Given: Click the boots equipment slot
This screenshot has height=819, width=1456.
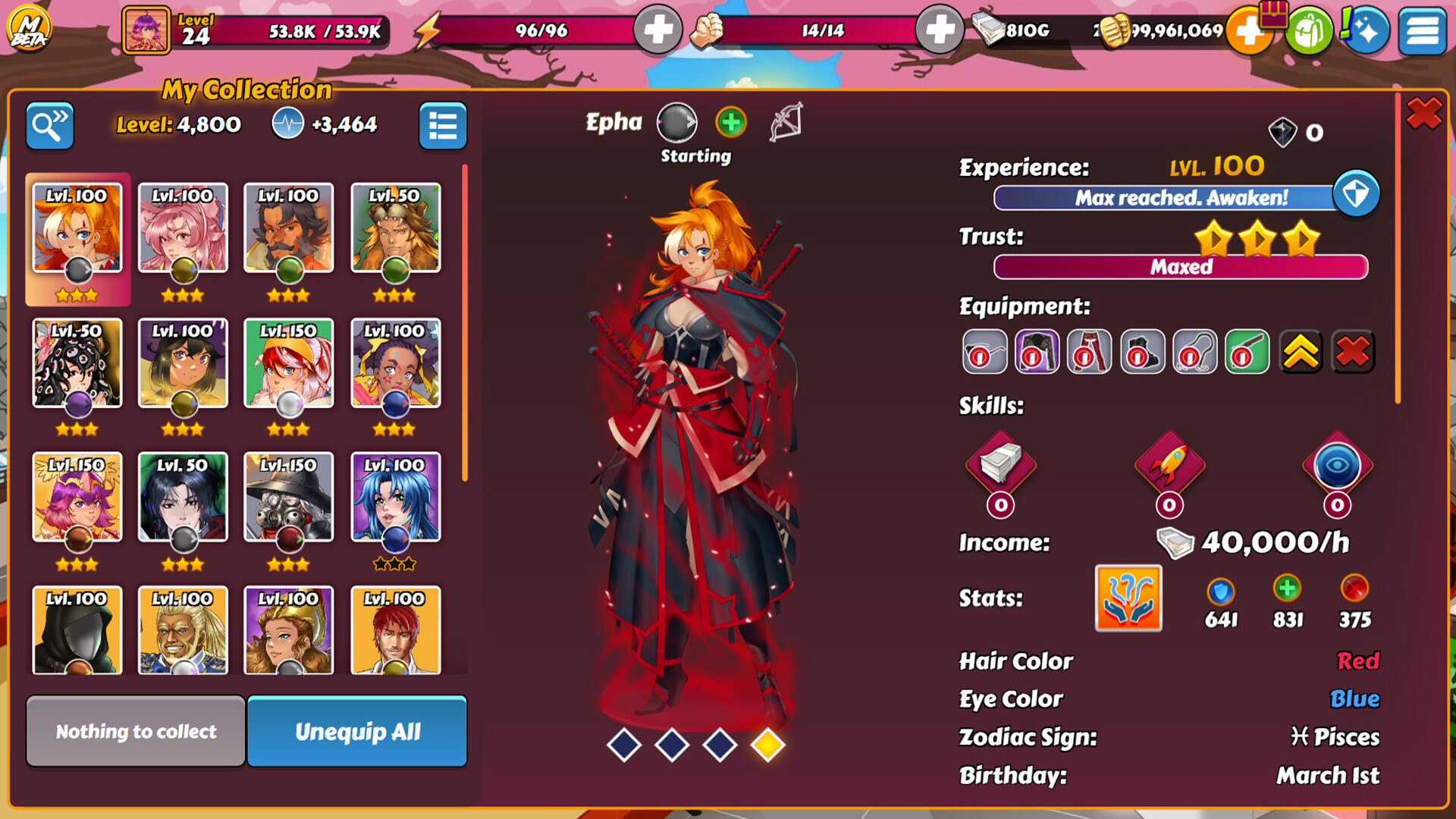Looking at the screenshot, I should [x=1141, y=352].
